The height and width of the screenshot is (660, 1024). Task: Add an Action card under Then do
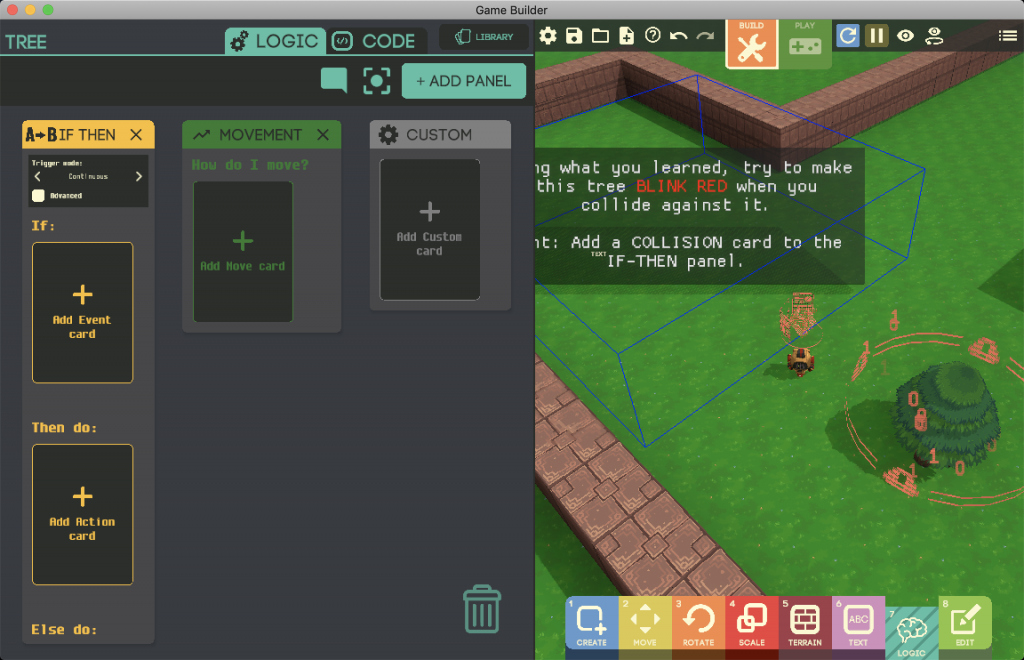coord(83,514)
